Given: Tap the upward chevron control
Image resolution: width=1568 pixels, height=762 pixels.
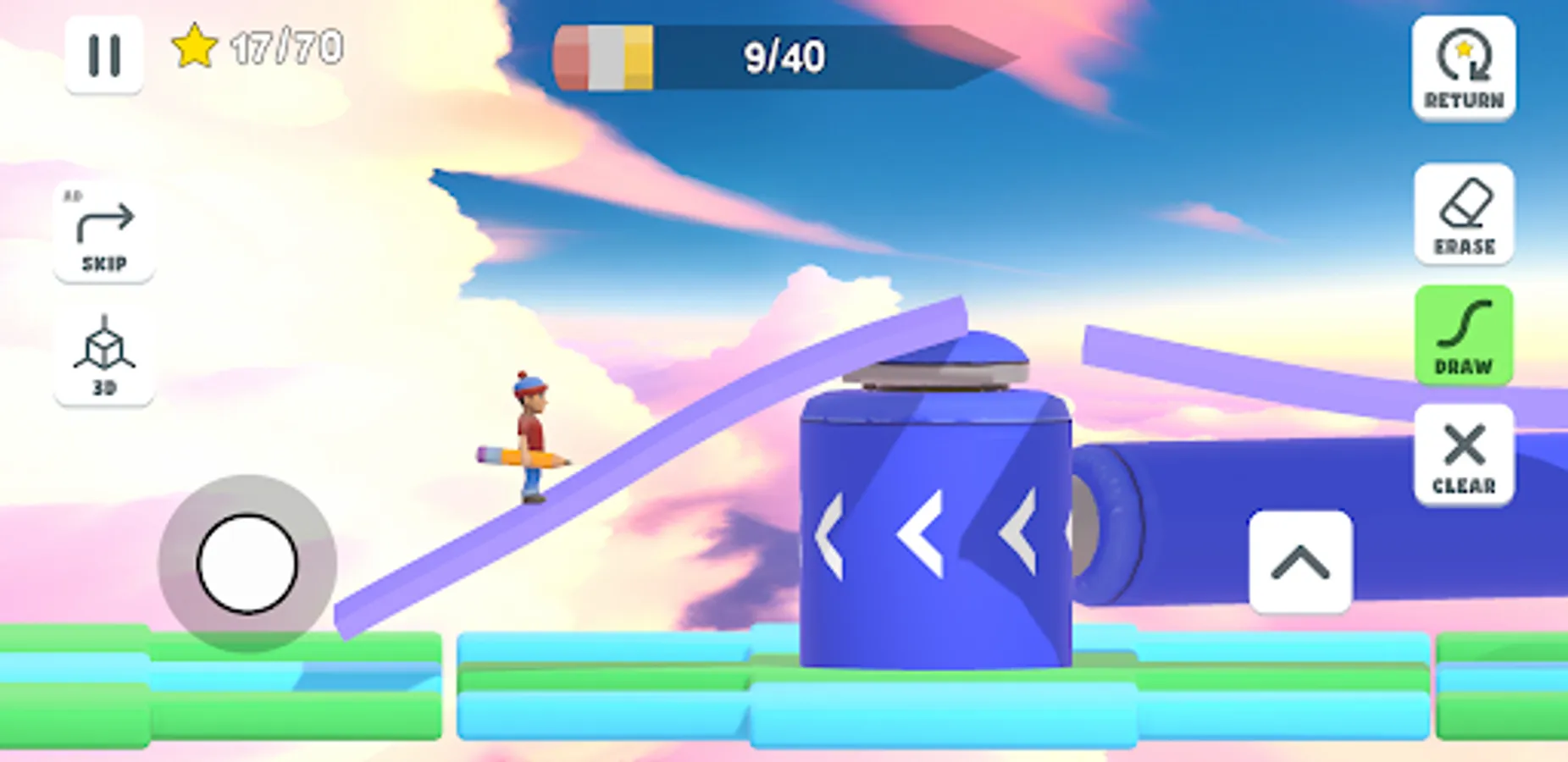Looking at the screenshot, I should (1302, 564).
